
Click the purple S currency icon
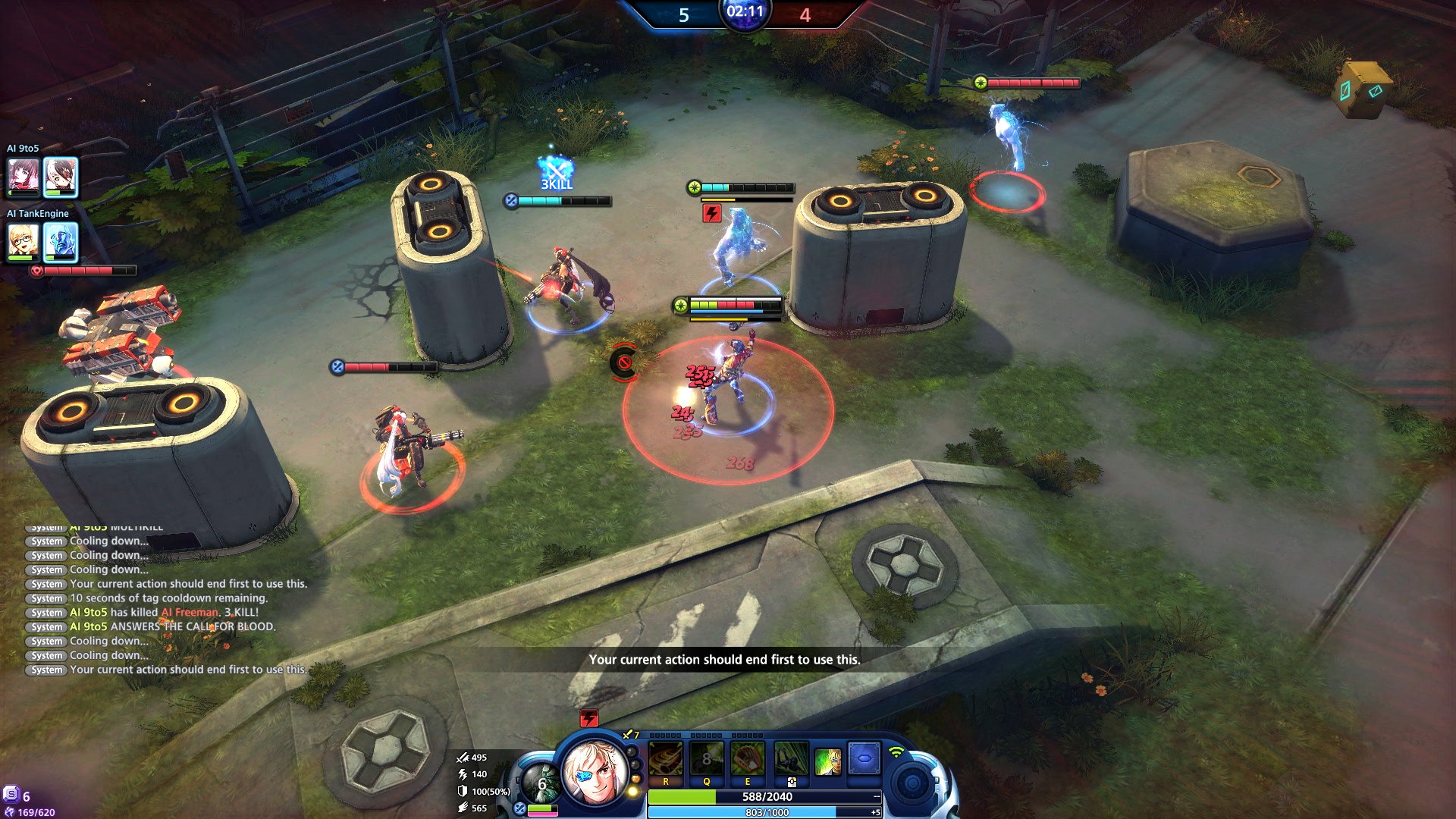(11, 795)
